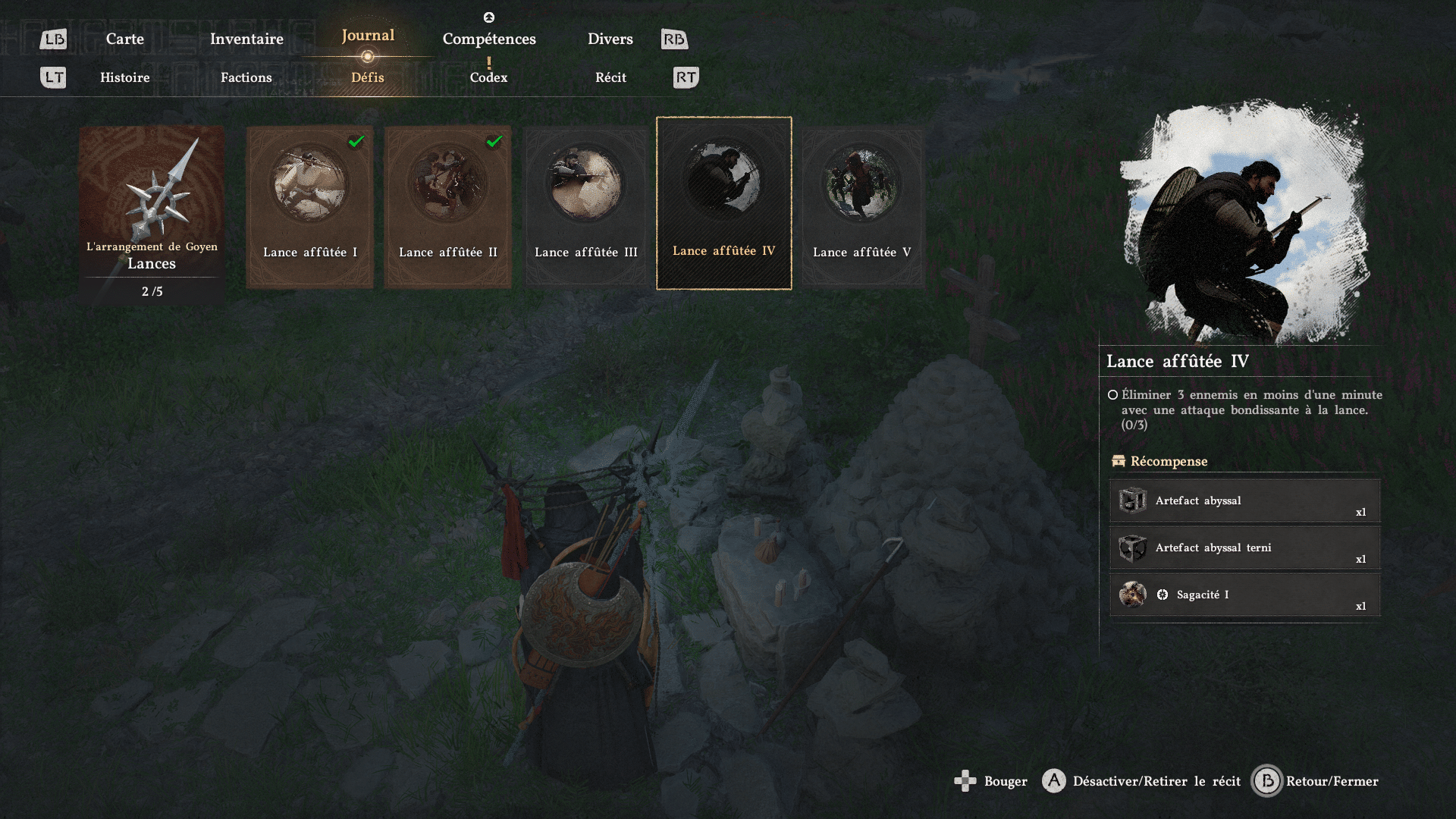Screen dimensions: 1456x819
Task: Select the Journal tab
Action: click(x=368, y=36)
